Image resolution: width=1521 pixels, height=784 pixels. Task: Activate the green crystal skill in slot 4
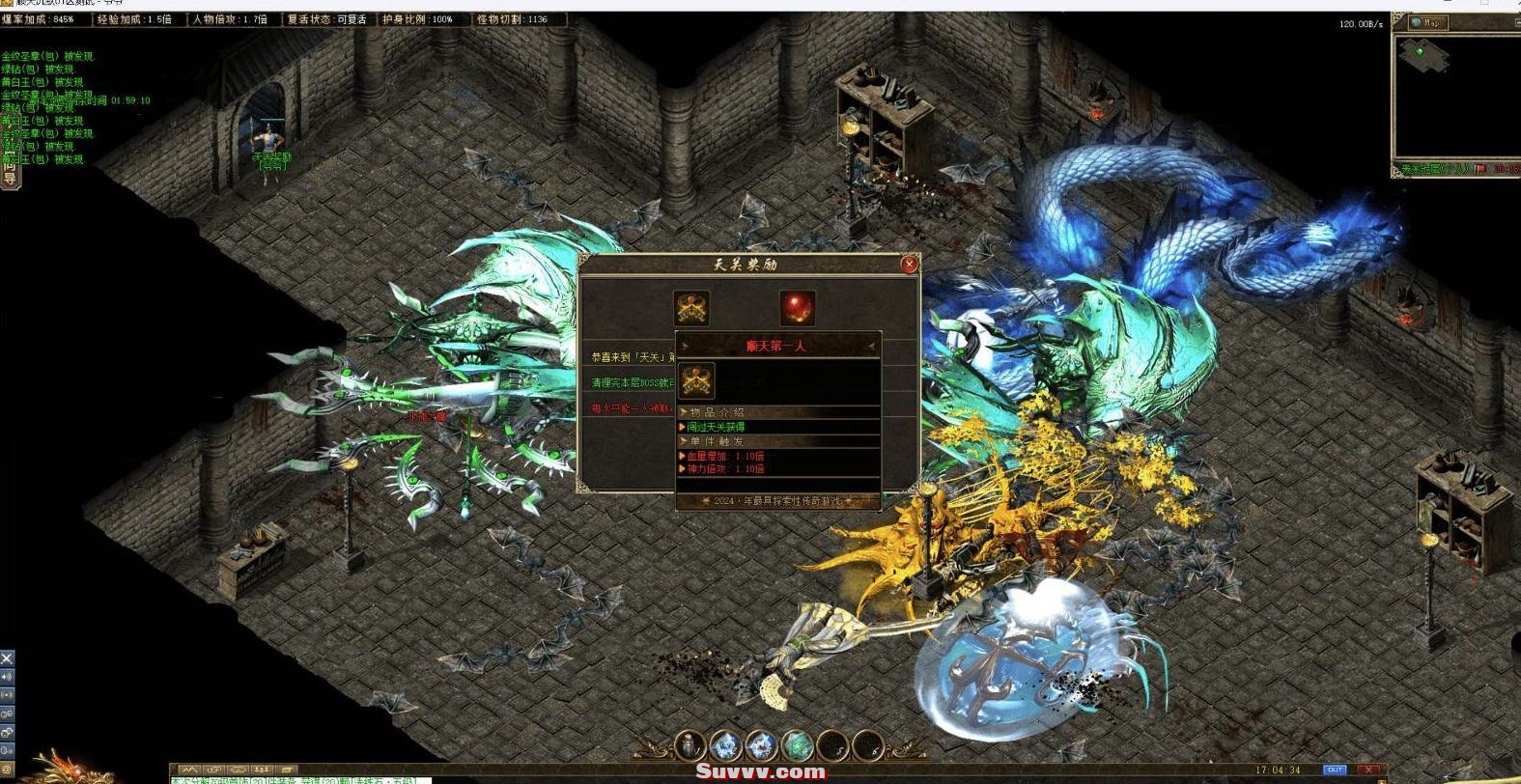[797, 744]
